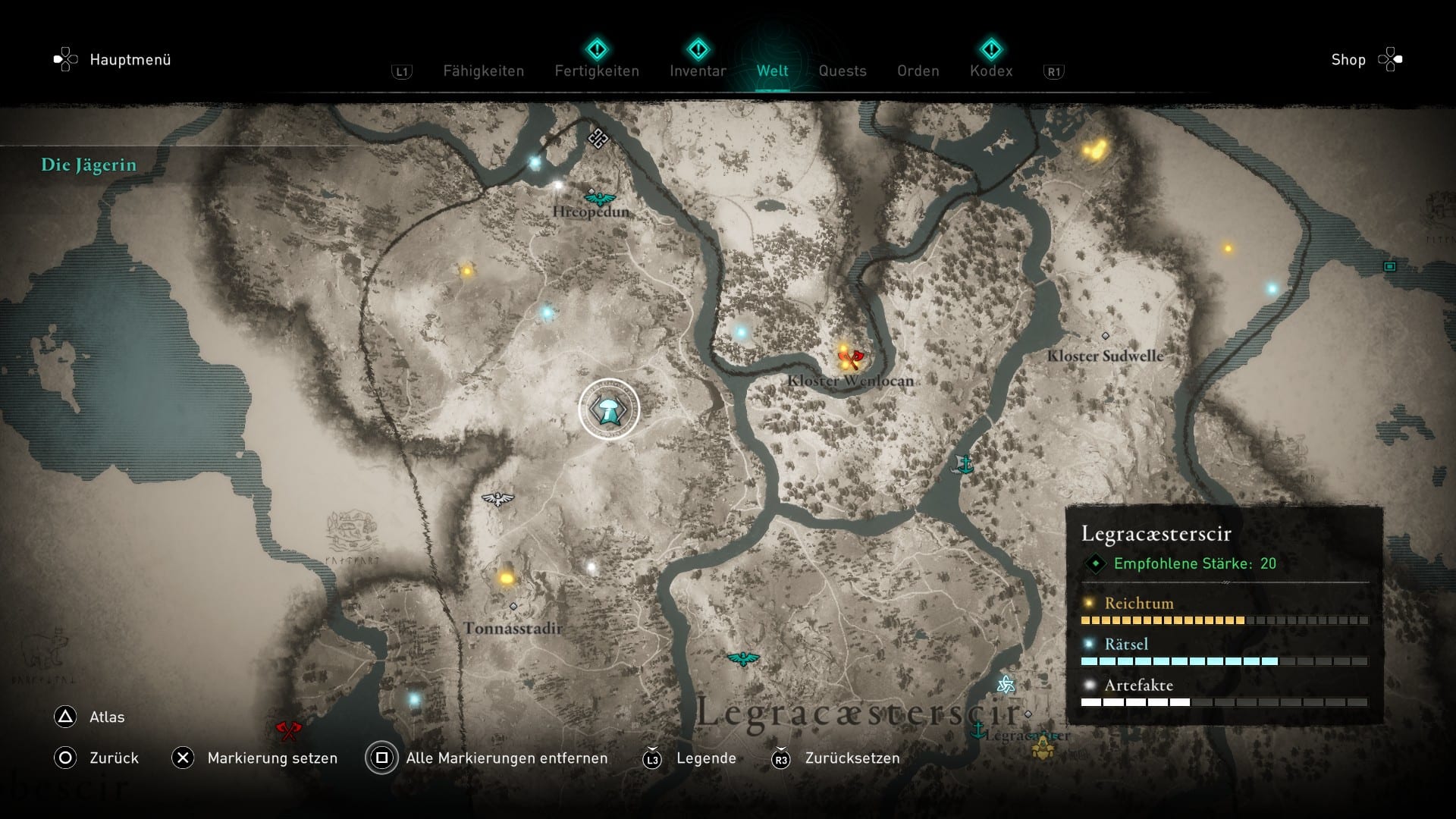Switch to the Fähigkeiten tab

point(483,71)
